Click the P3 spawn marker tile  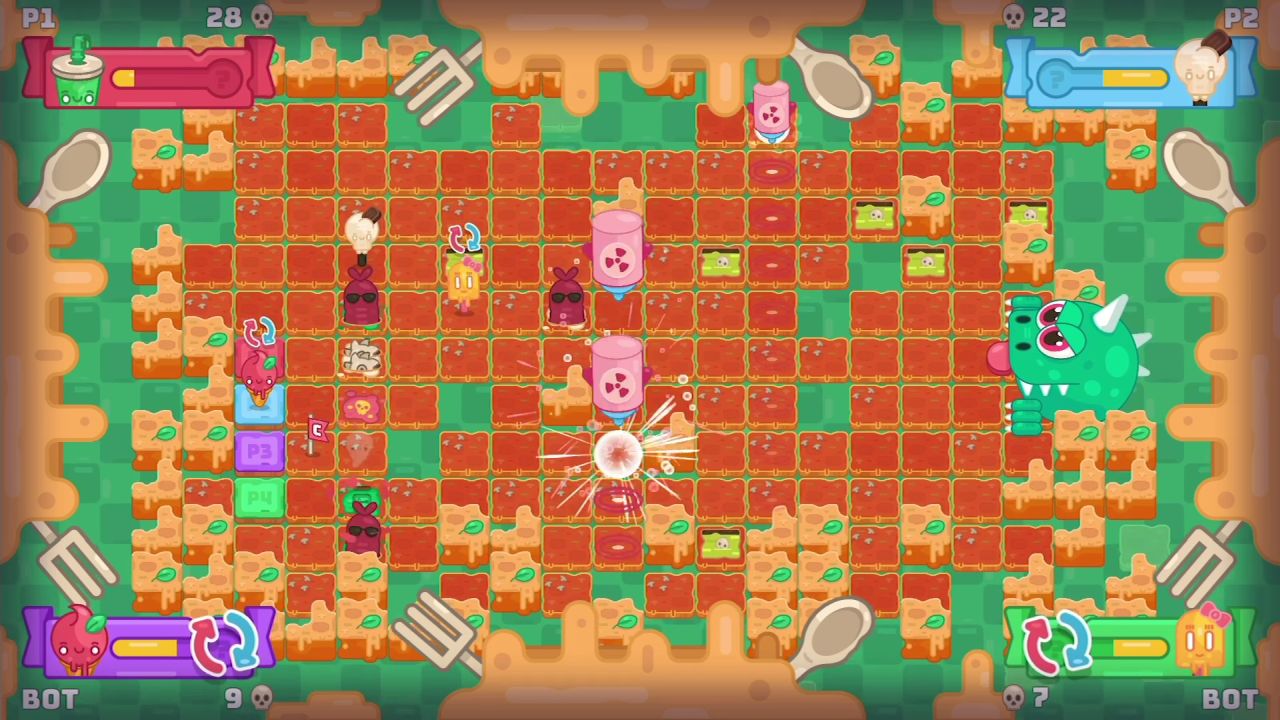pos(260,450)
